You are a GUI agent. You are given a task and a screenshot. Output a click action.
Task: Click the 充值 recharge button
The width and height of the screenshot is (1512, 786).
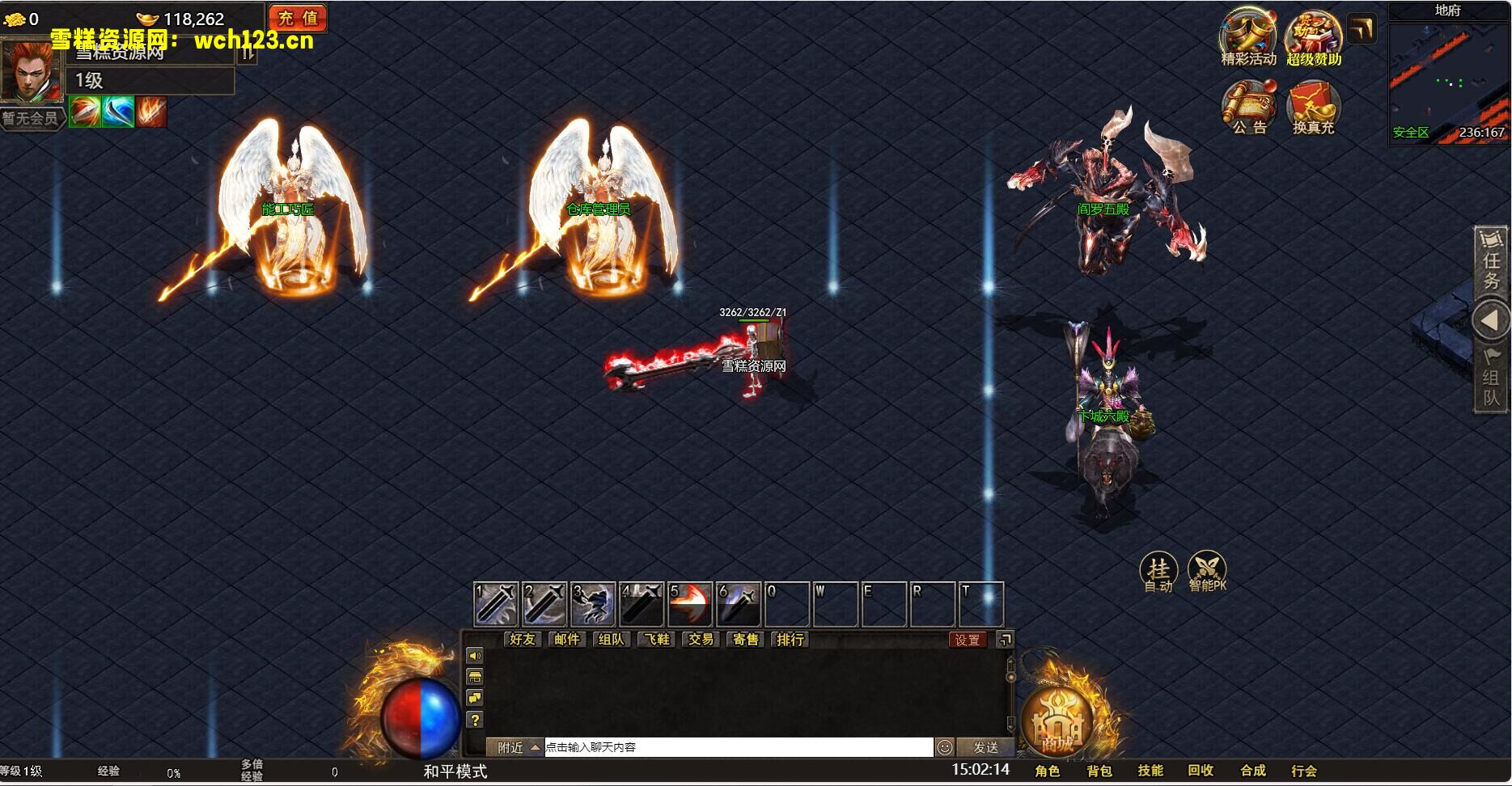[x=298, y=18]
